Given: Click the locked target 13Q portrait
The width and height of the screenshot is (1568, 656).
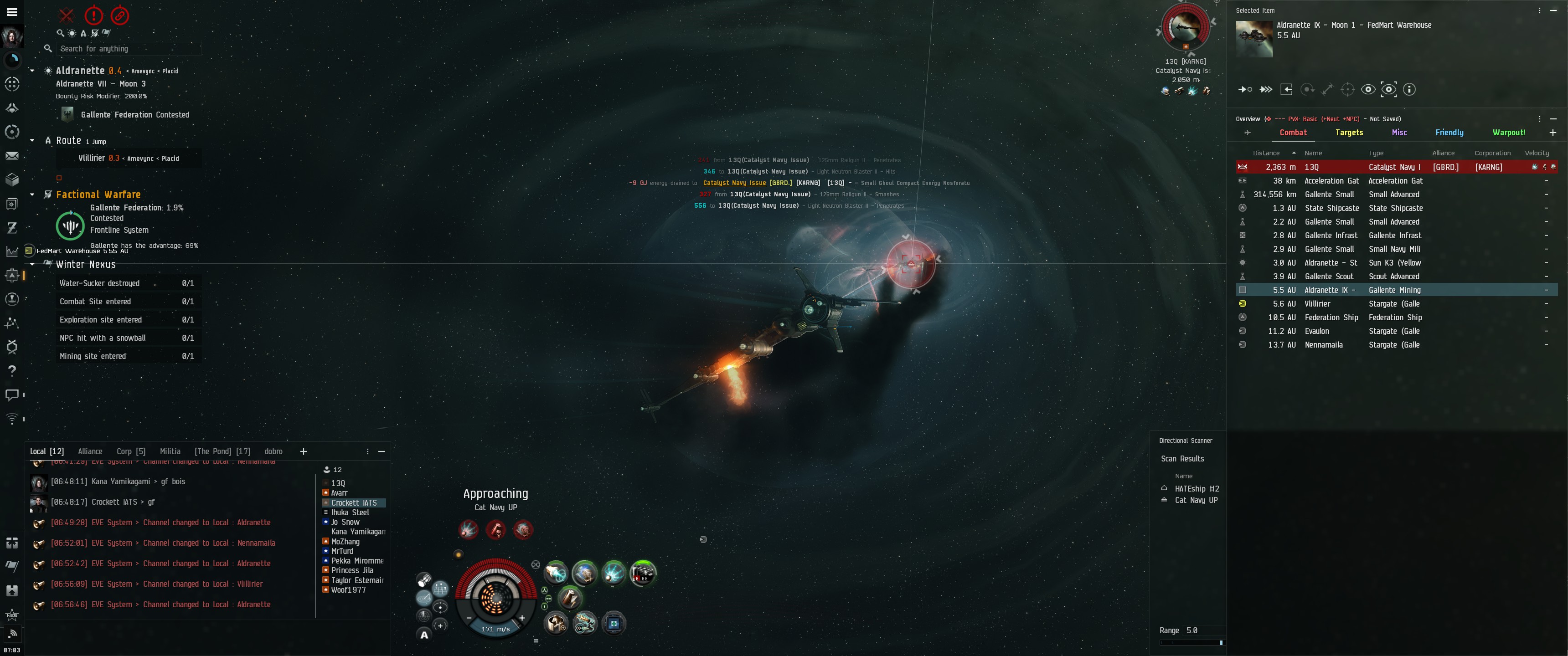Looking at the screenshot, I should 1185,27.
